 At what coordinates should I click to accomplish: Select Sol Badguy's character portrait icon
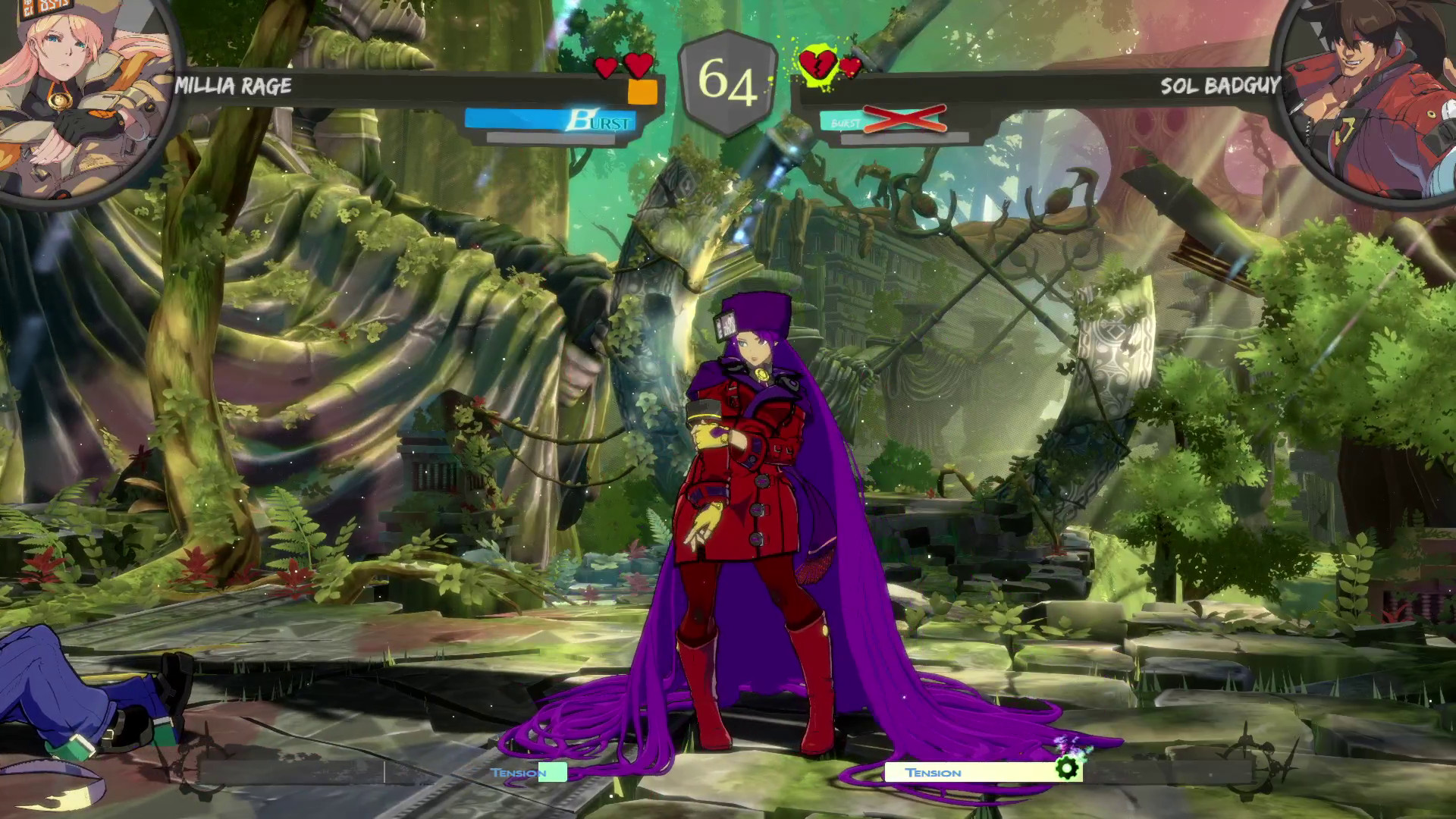[1373, 95]
